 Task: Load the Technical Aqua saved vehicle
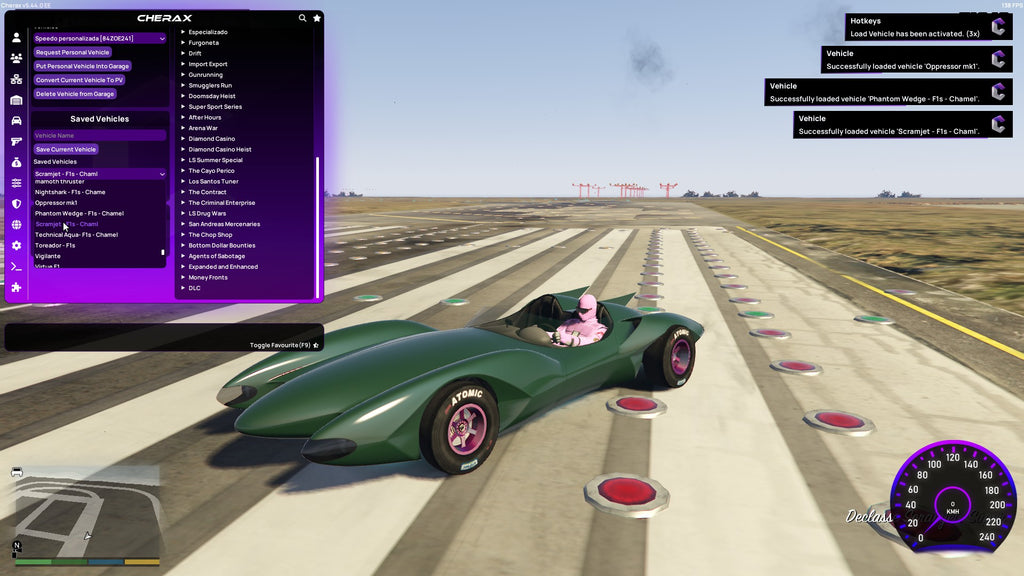pos(76,235)
